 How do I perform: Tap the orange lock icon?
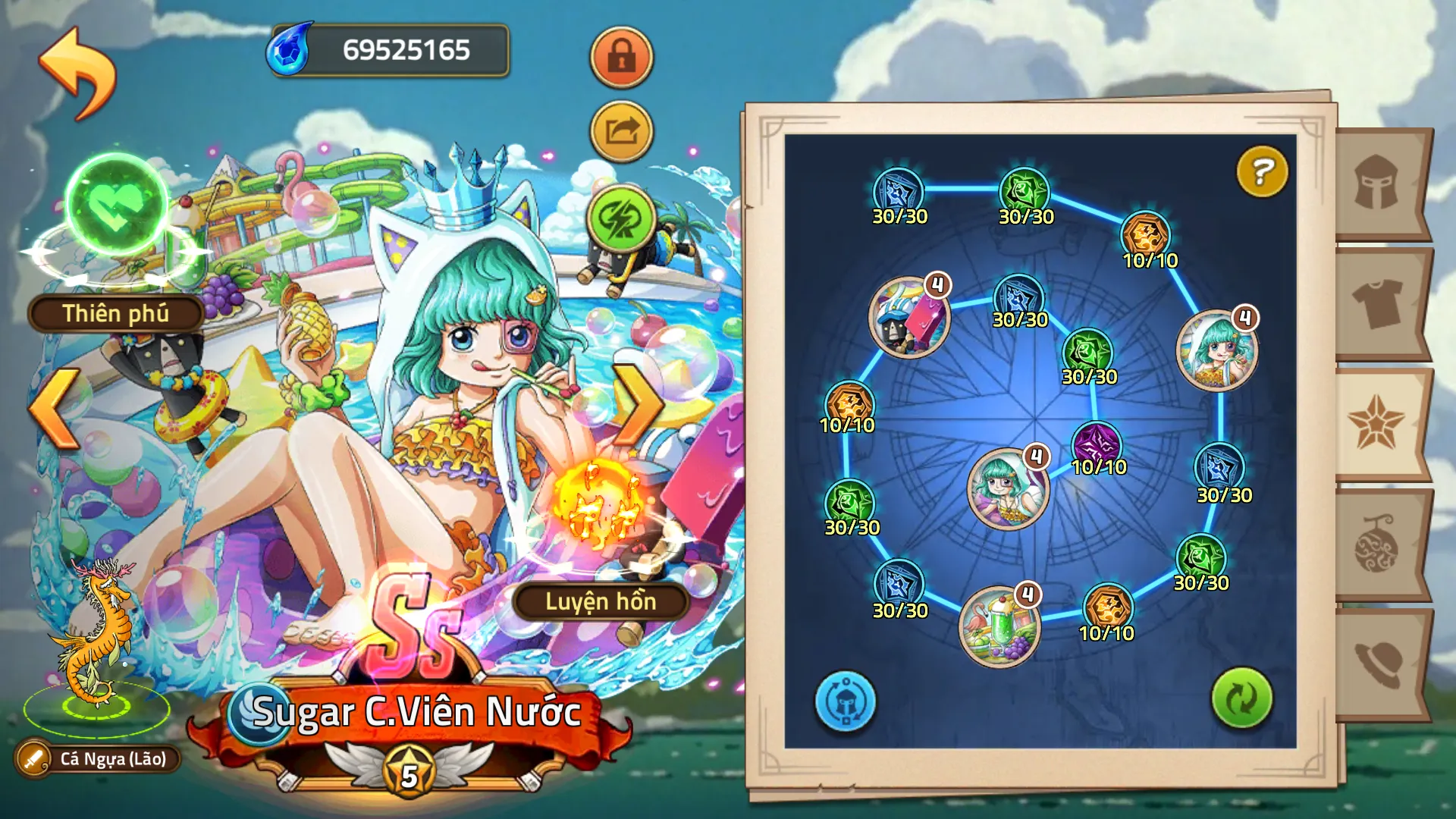tap(620, 58)
